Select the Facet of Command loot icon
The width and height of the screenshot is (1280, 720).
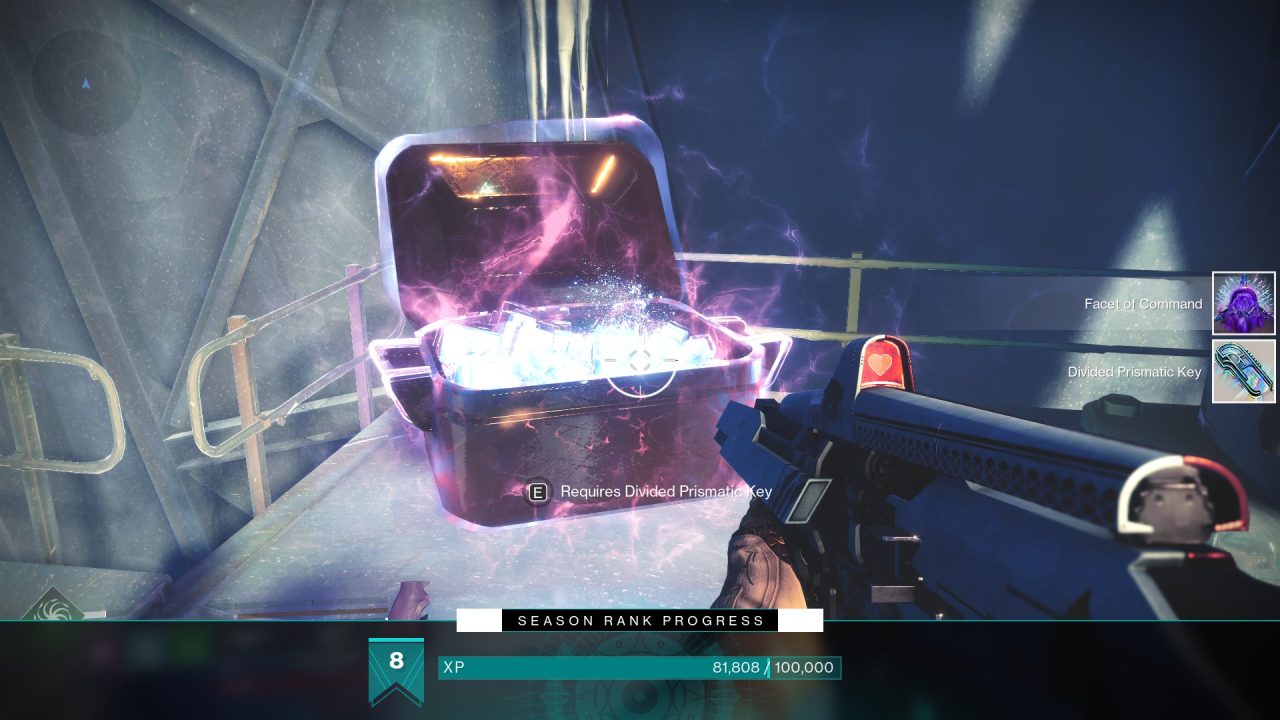coord(1244,303)
